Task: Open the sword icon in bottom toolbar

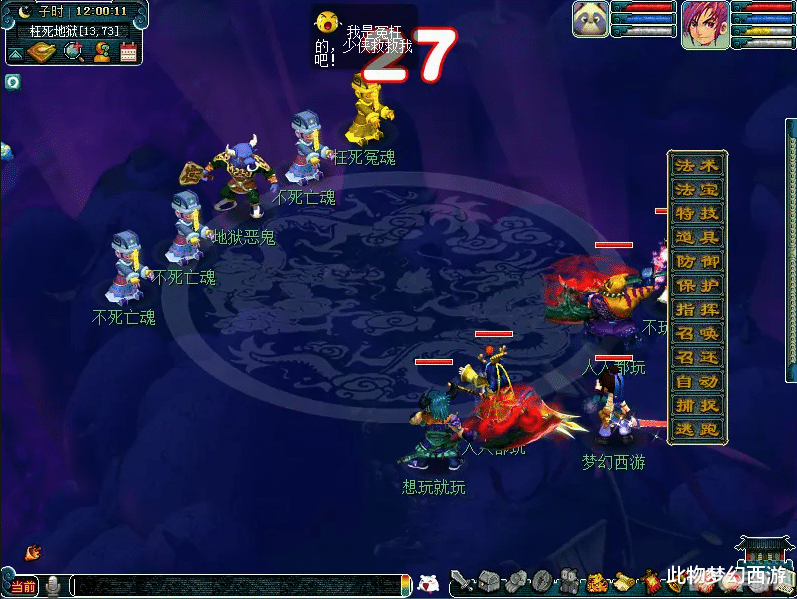Action: pyautogui.click(x=461, y=581)
